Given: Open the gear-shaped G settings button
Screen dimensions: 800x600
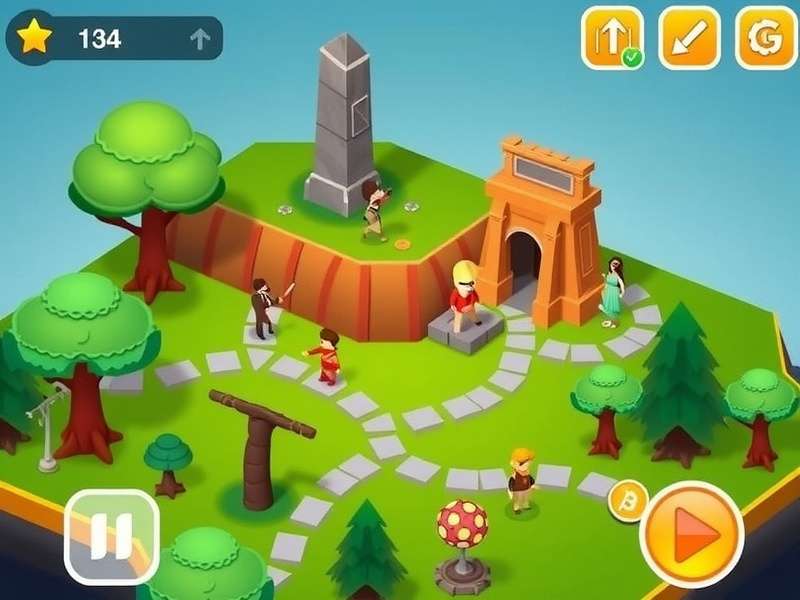Looking at the screenshot, I should [766, 38].
